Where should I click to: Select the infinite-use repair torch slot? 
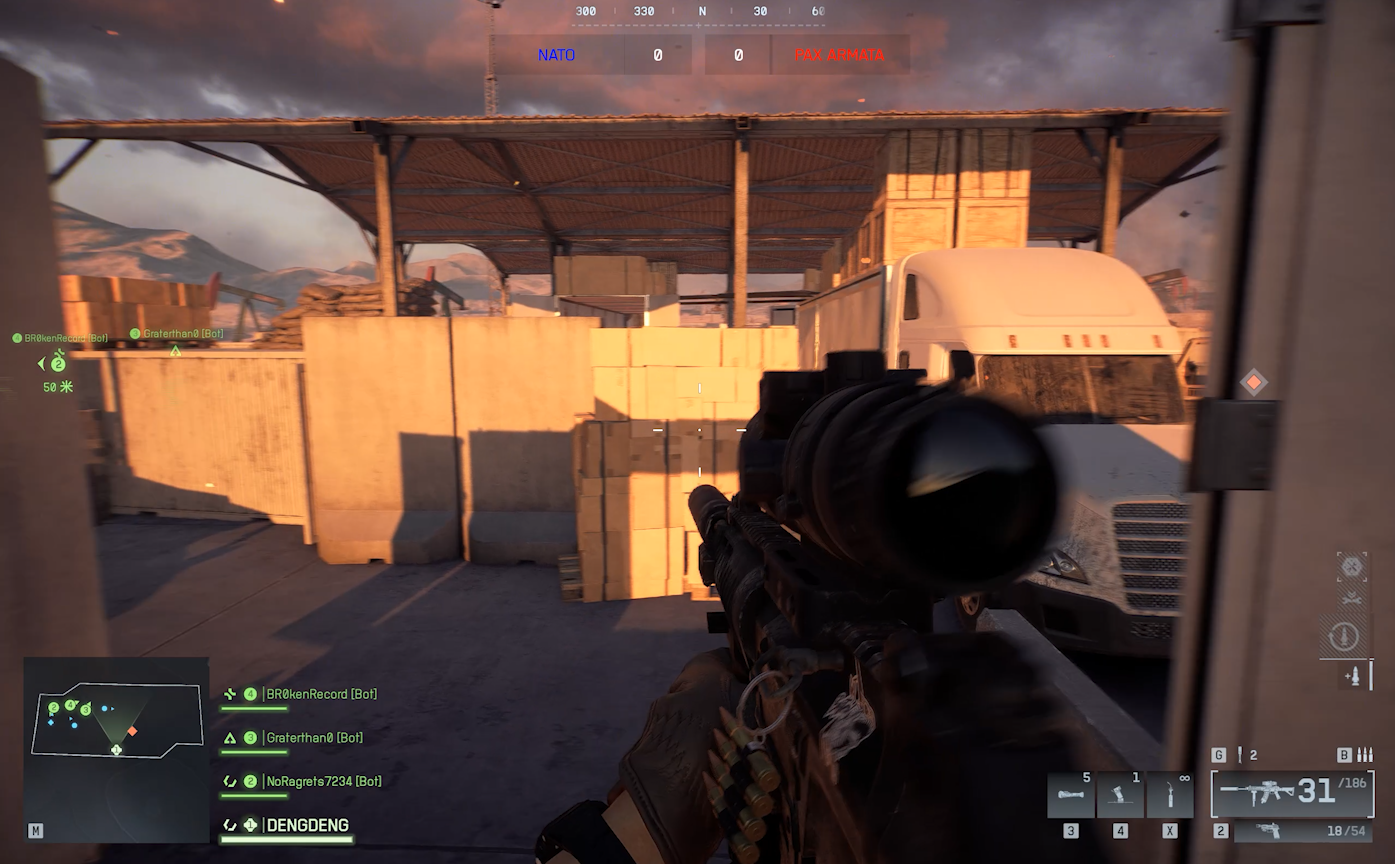pyautogui.click(x=1170, y=796)
